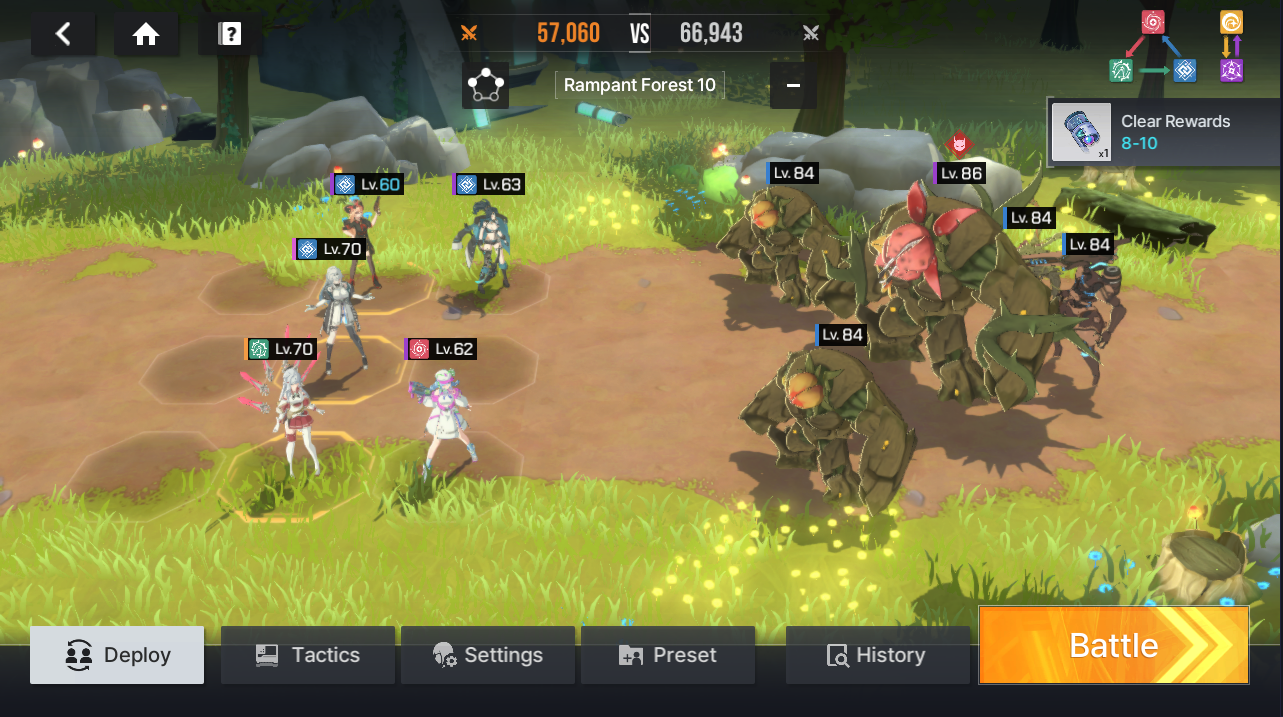Collapse the Rampant Forest 10 minus button
The width and height of the screenshot is (1283, 717).
(x=793, y=86)
